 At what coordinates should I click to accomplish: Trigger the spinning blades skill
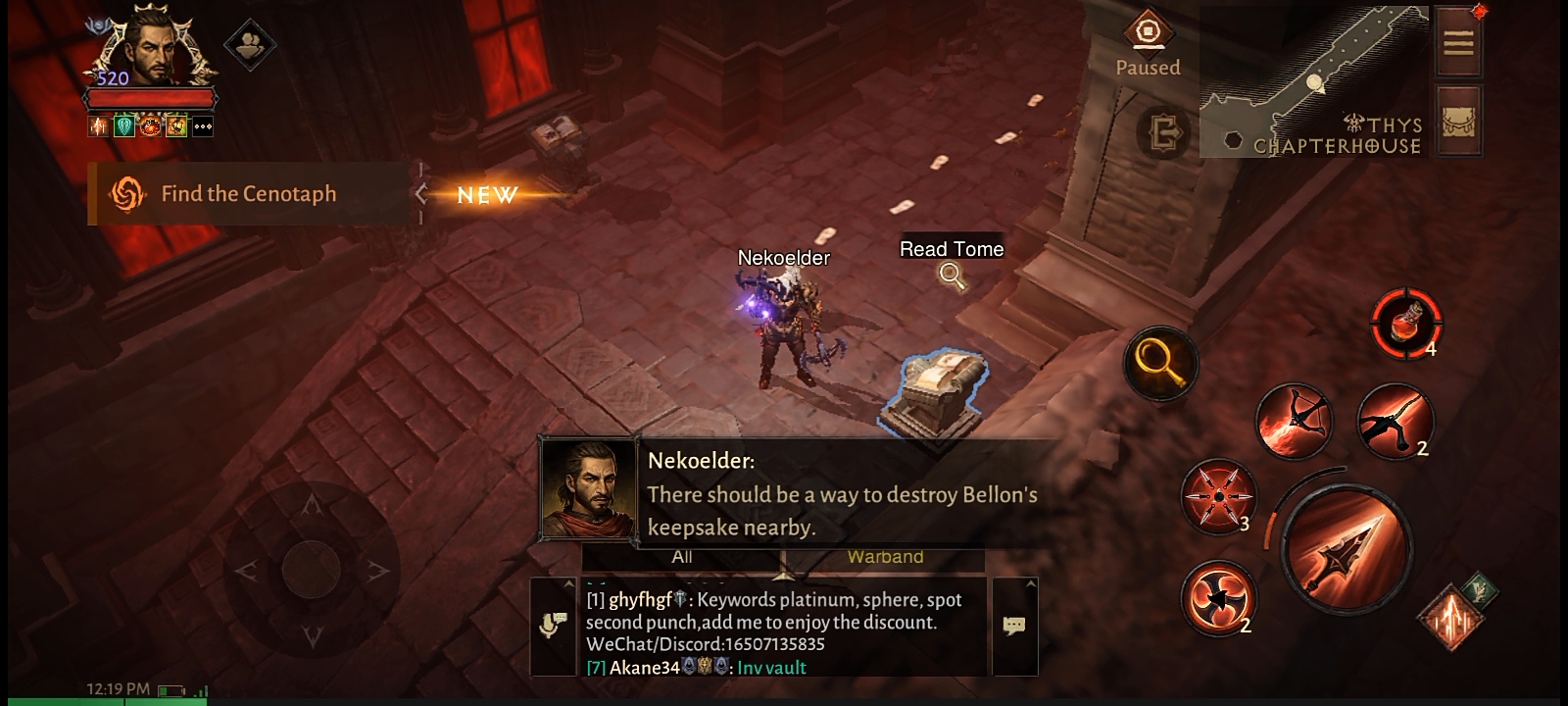tap(1218, 596)
